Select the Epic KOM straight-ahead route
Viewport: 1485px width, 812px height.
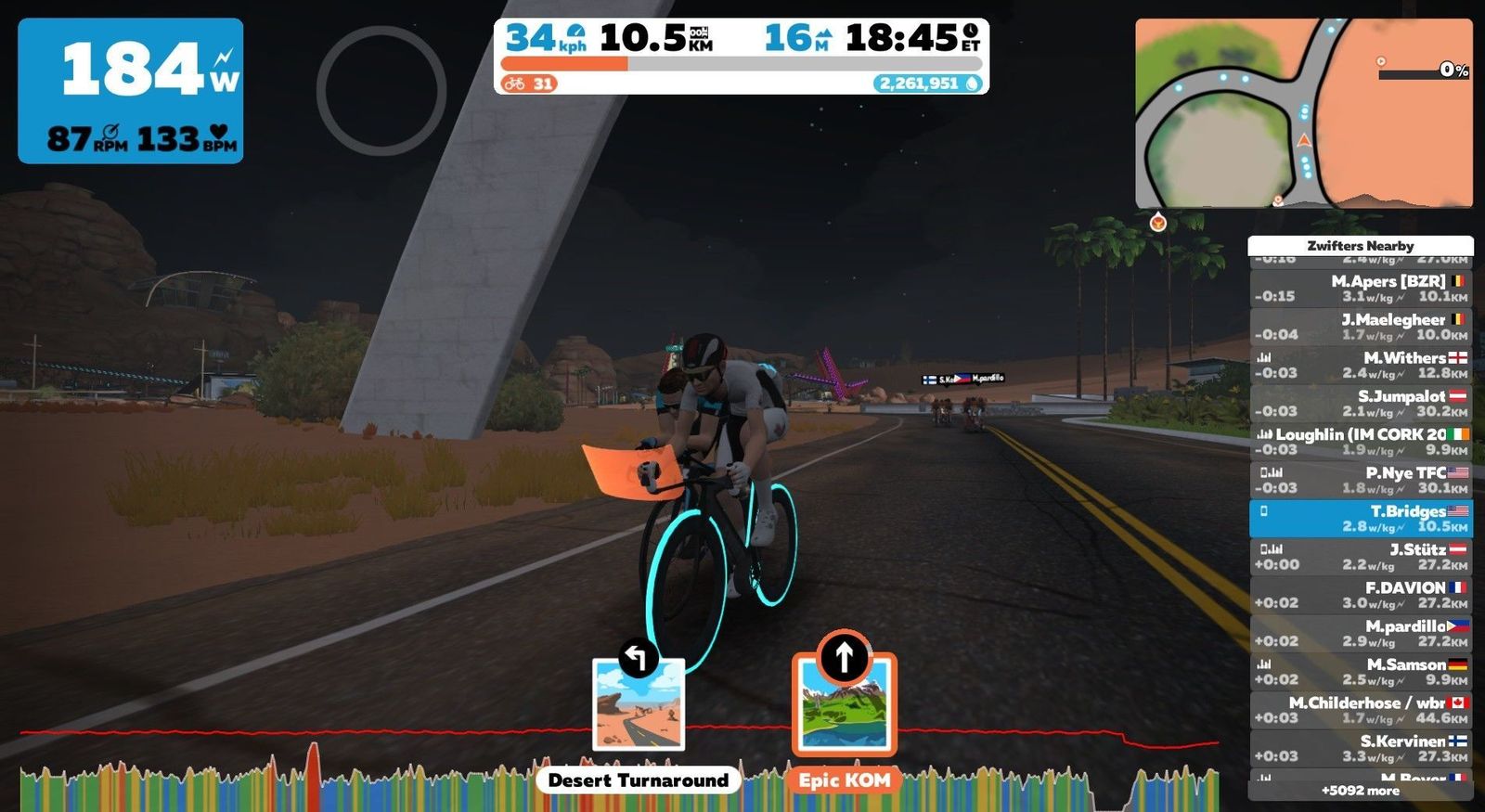(x=844, y=703)
